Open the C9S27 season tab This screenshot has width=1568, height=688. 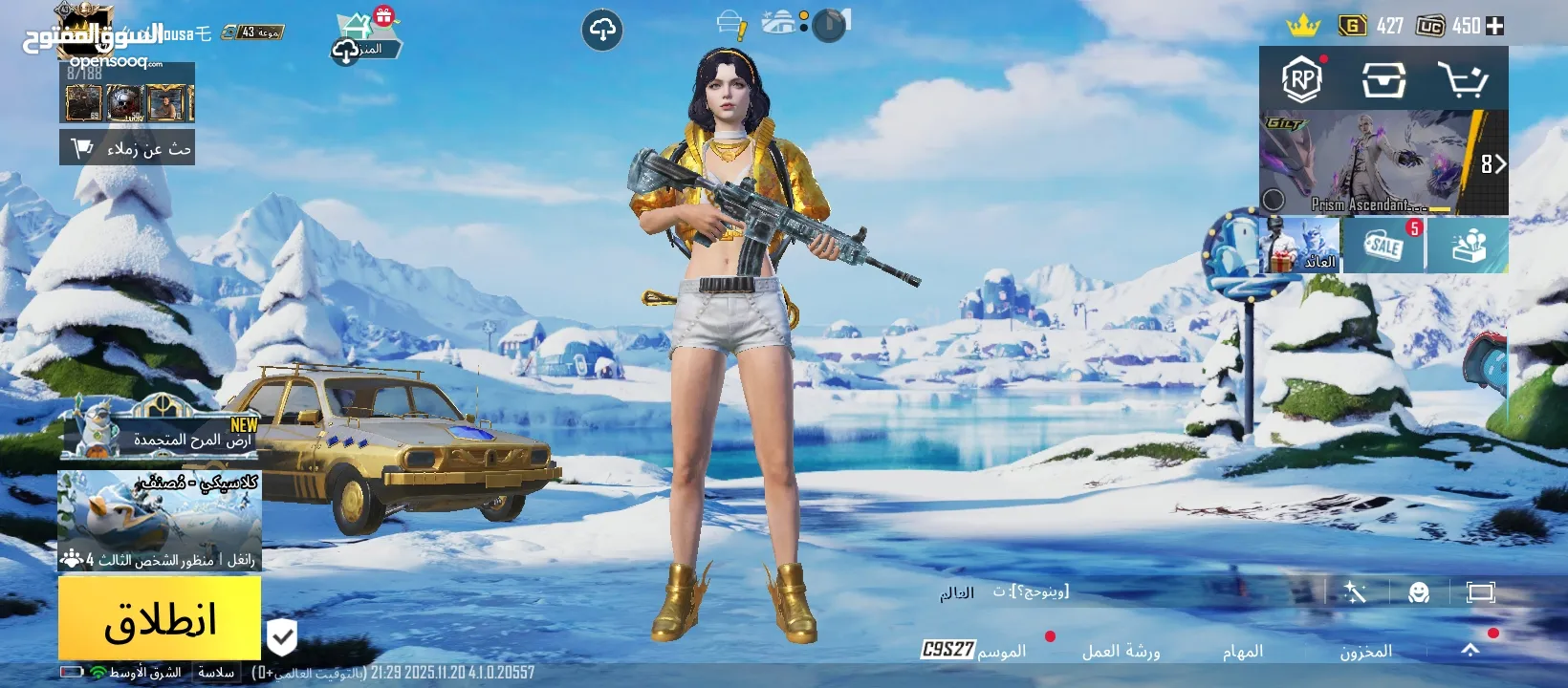point(973,651)
